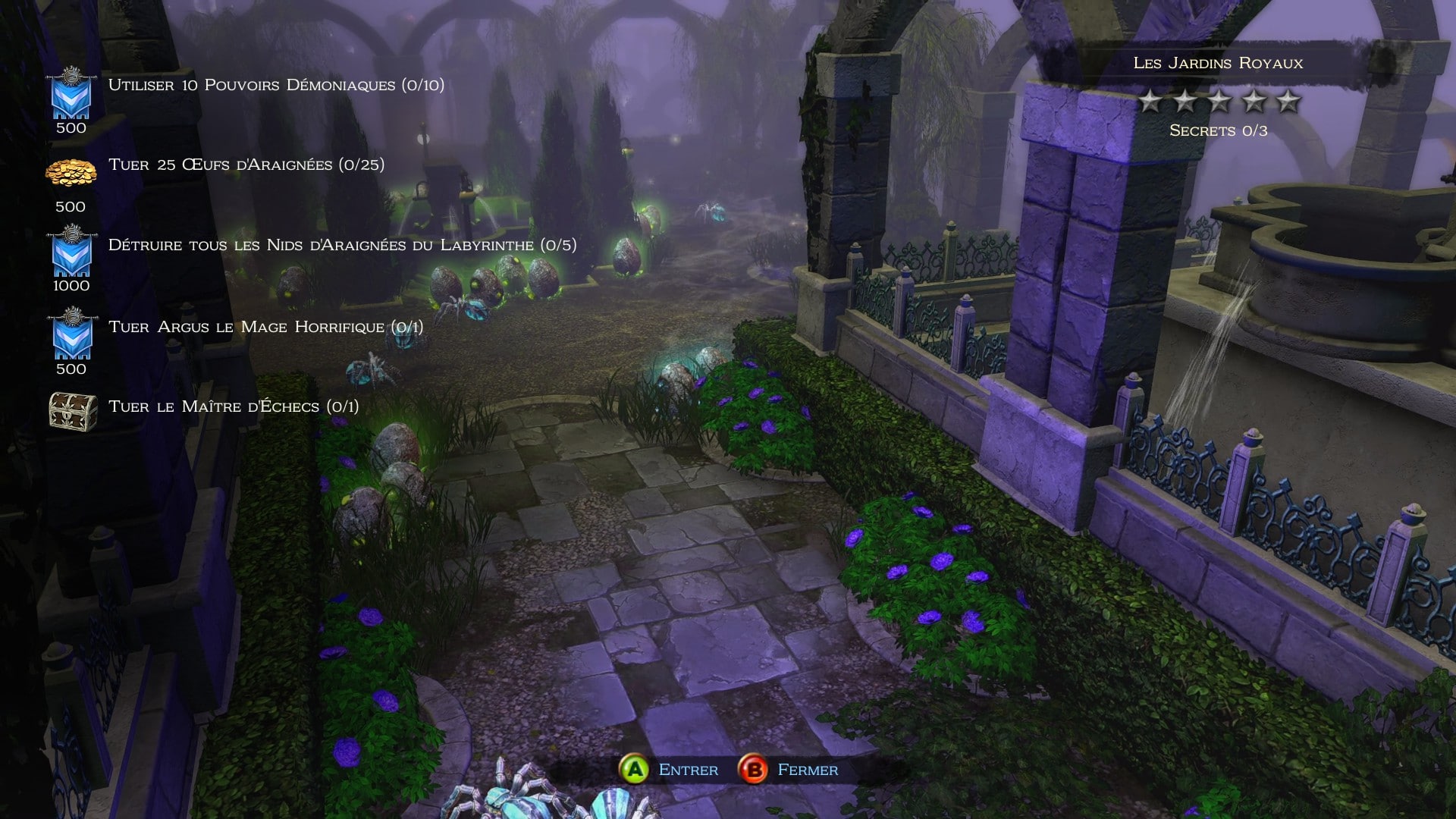This screenshot has width=1456, height=819.
Task: Pick the 'Tuer le Maître d'Échecs' objective
Action: (x=234, y=406)
